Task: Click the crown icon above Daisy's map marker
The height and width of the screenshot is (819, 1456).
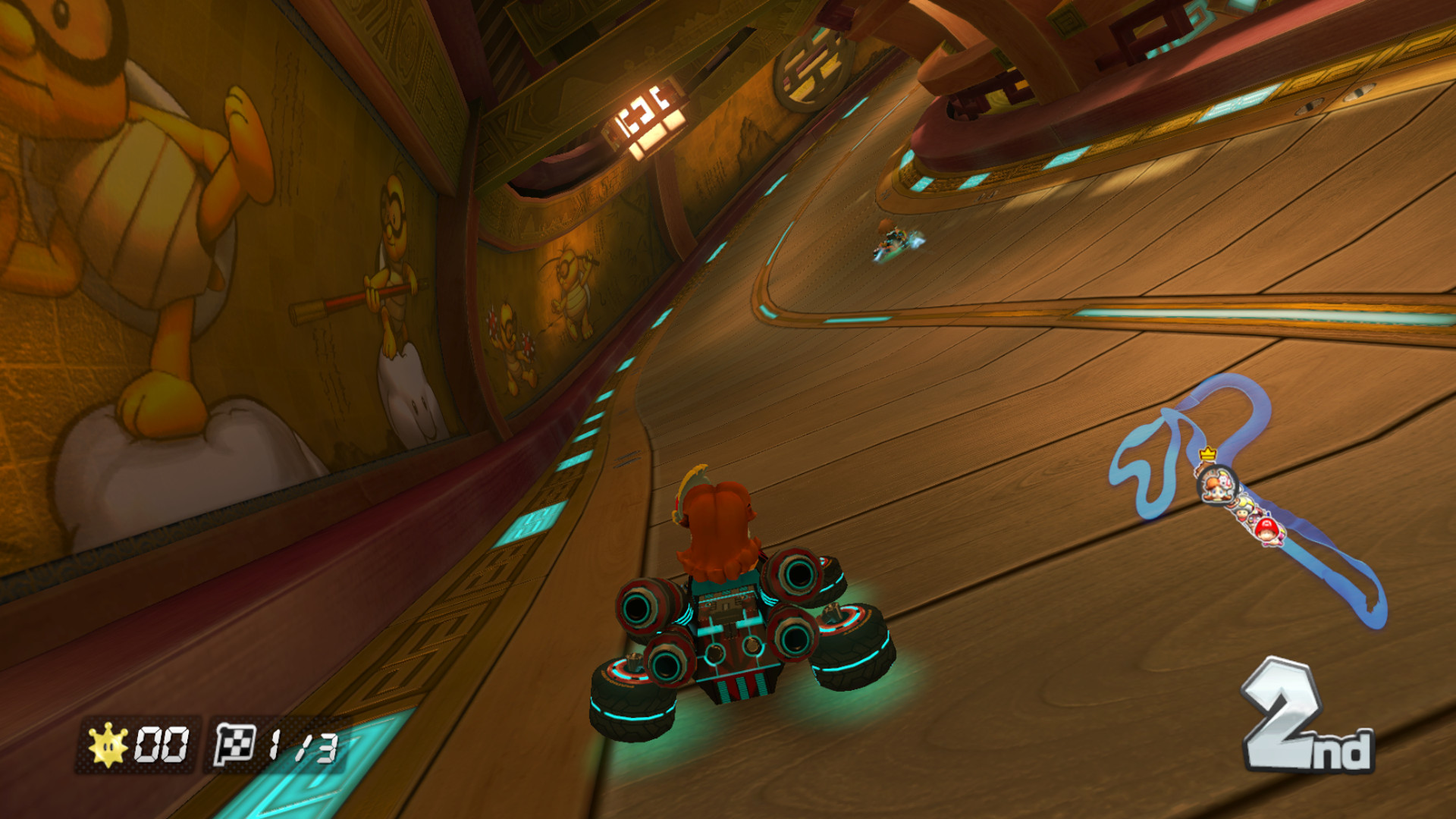Action: click(x=1207, y=453)
